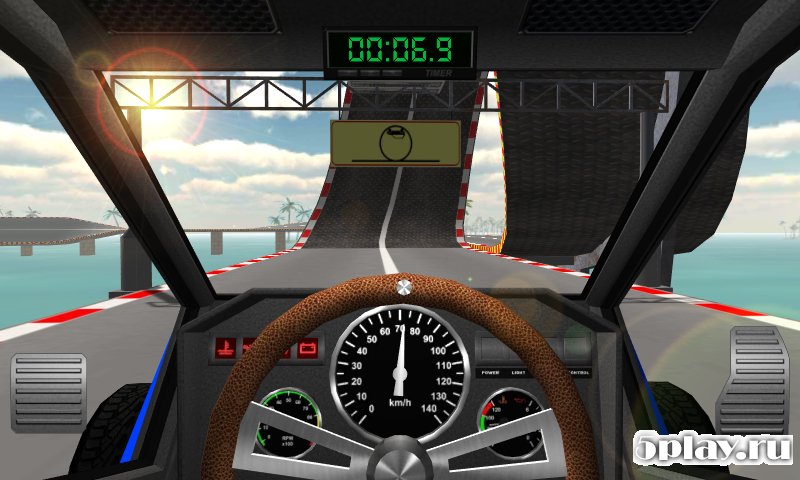Screen dimensions: 800x480
Task: Toggle the CONTROL dashboard switch
Action: coord(577,351)
